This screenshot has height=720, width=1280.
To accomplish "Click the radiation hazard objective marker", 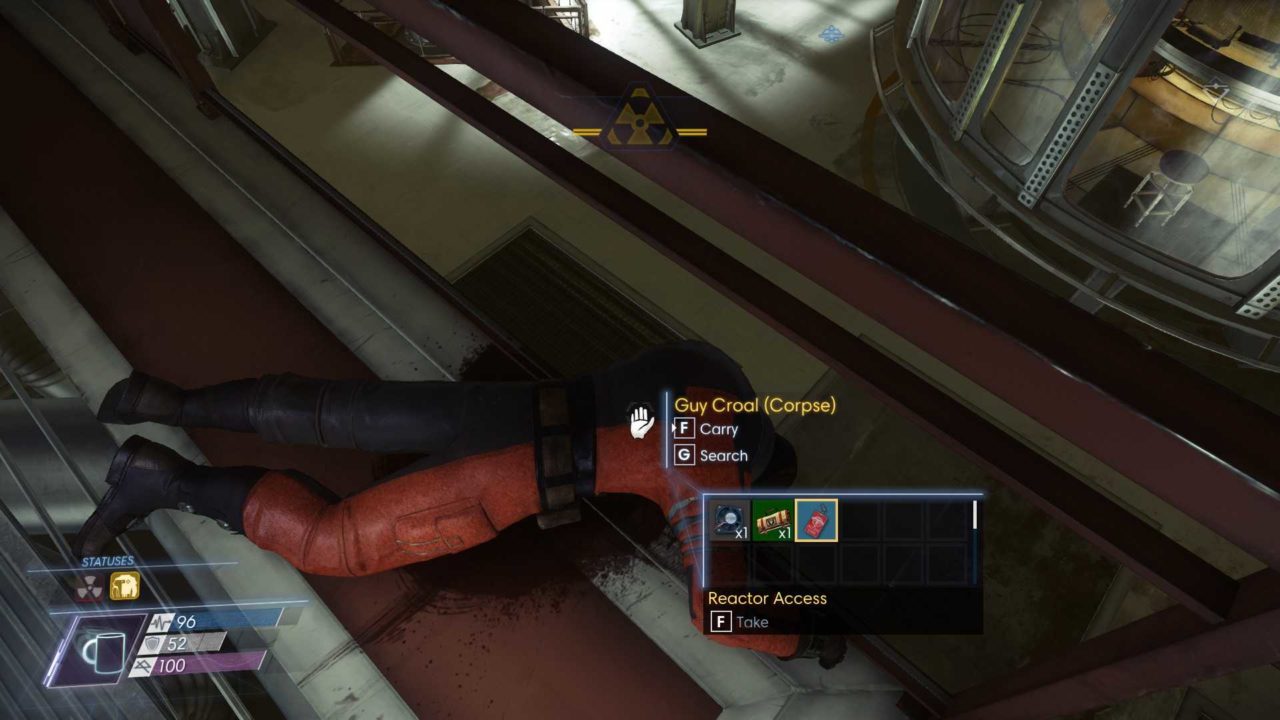I will [x=640, y=119].
